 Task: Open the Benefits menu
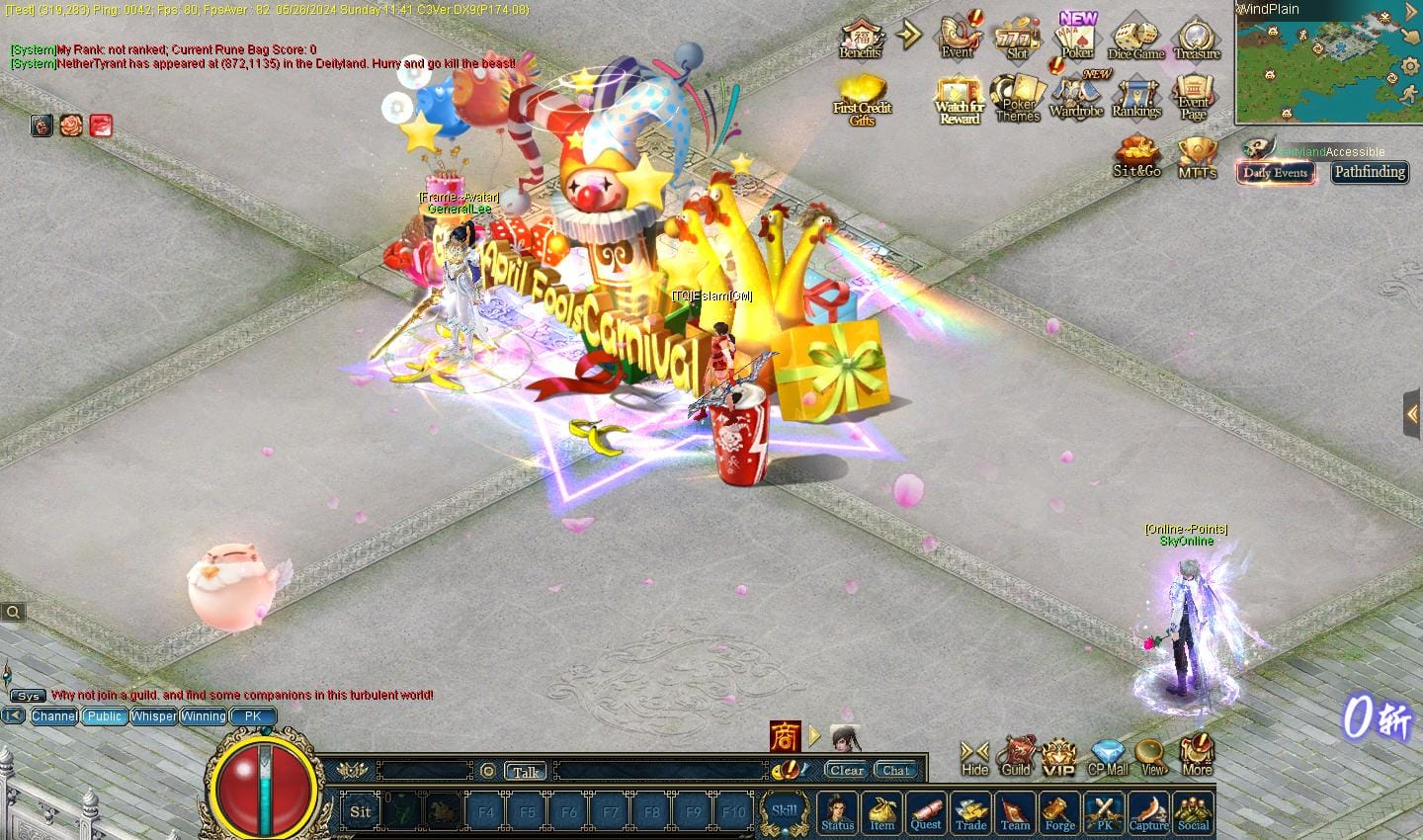pyautogui.click(x=860, y=40)
